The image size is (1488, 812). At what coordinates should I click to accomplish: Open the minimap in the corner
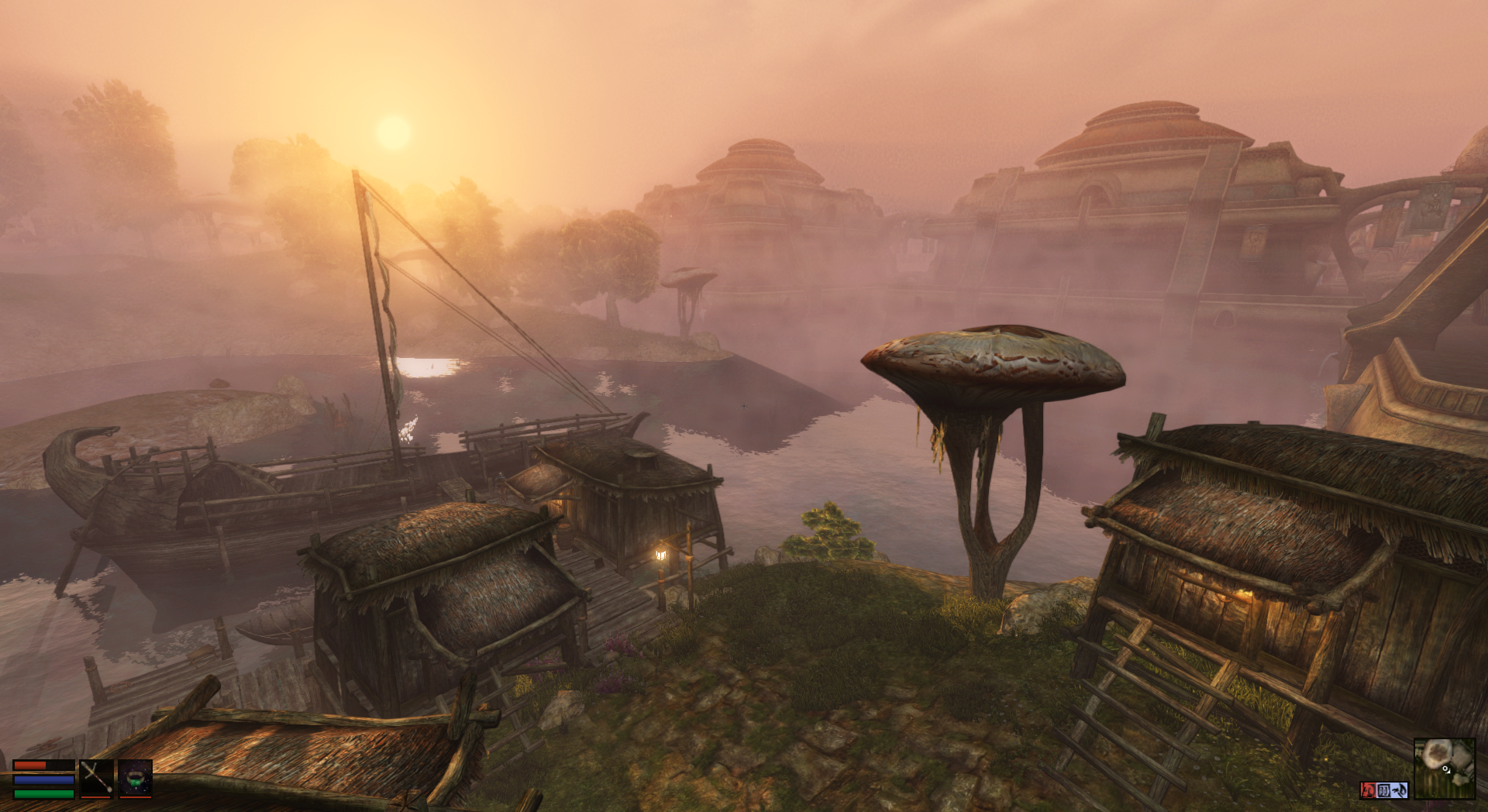[1444, 767]
